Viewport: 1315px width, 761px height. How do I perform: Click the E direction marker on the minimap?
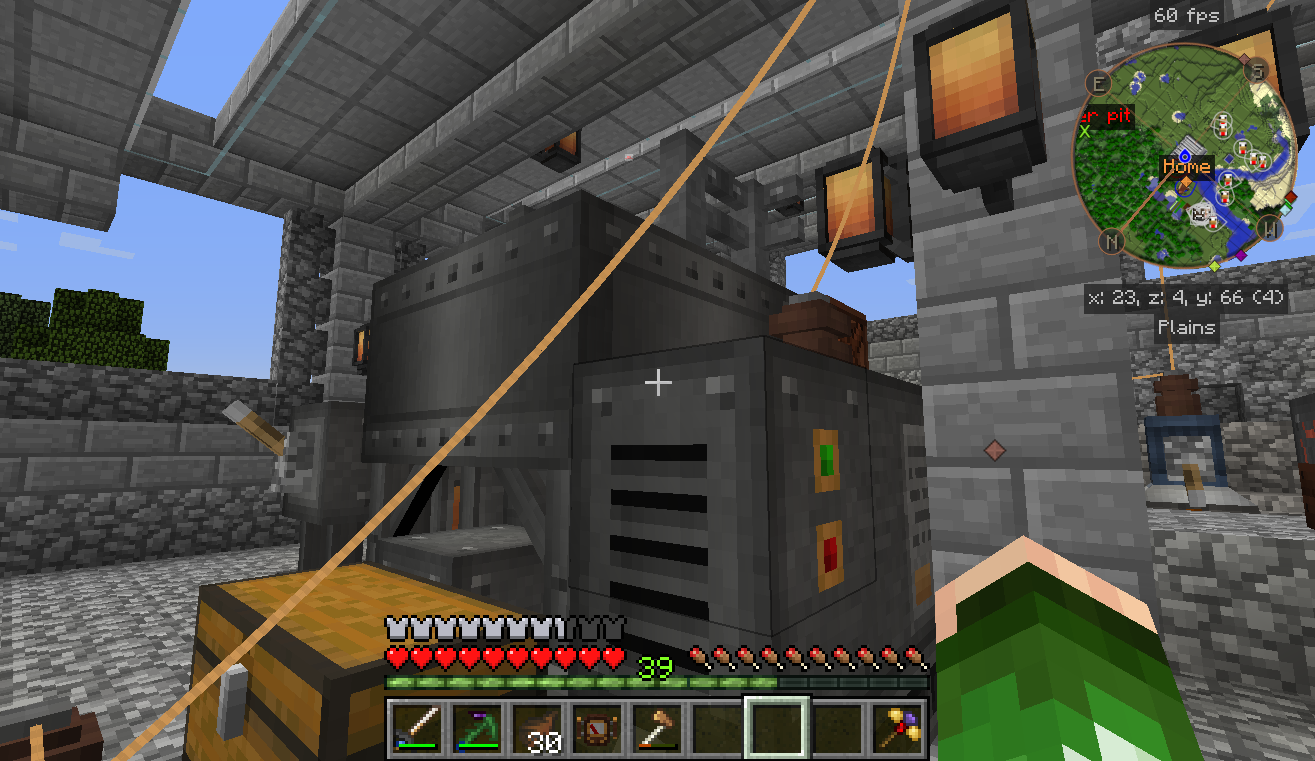pos(1098,85)
